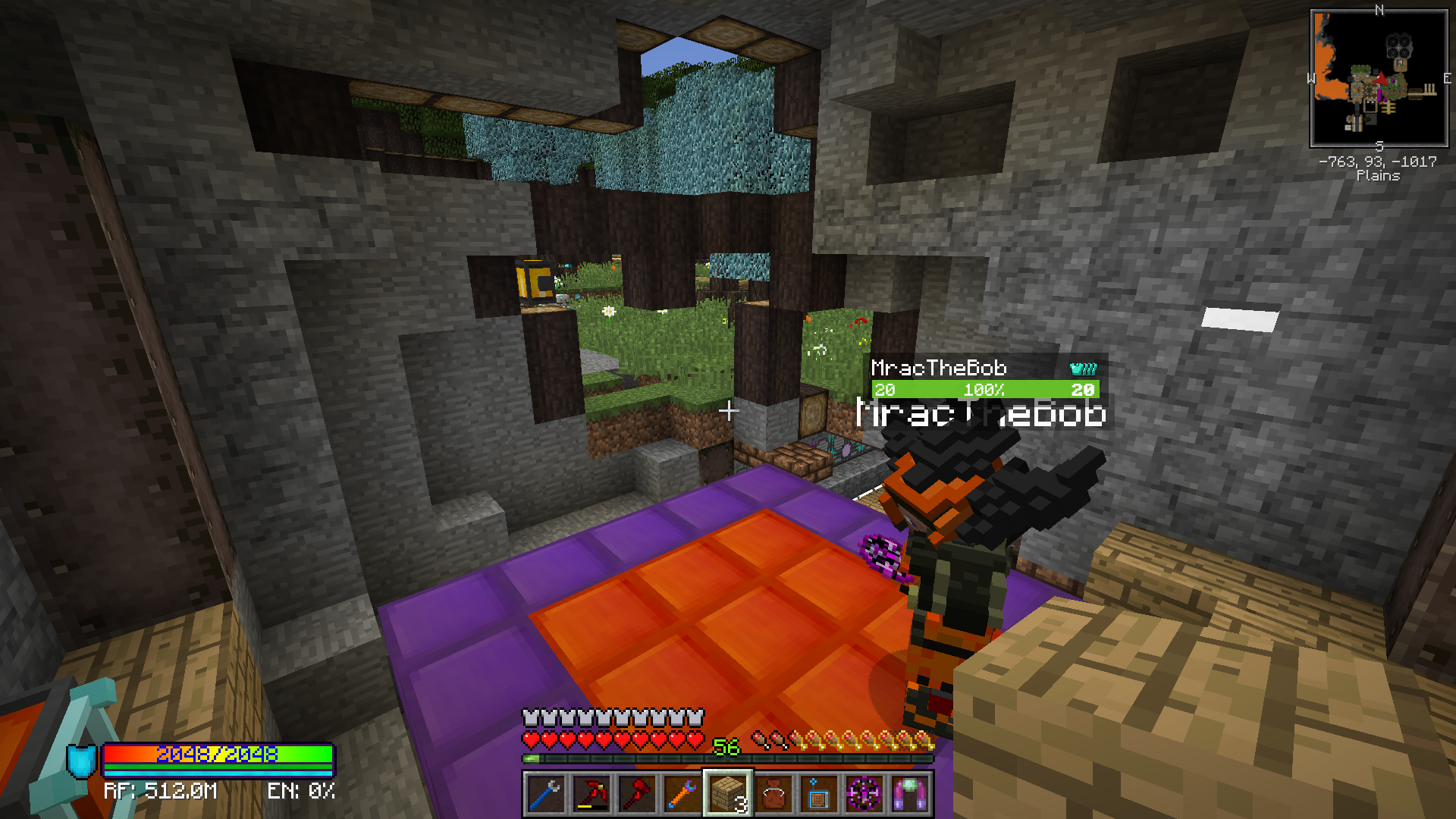
Task: Select the red pickaxe hotbar slot
Action: 591,794
